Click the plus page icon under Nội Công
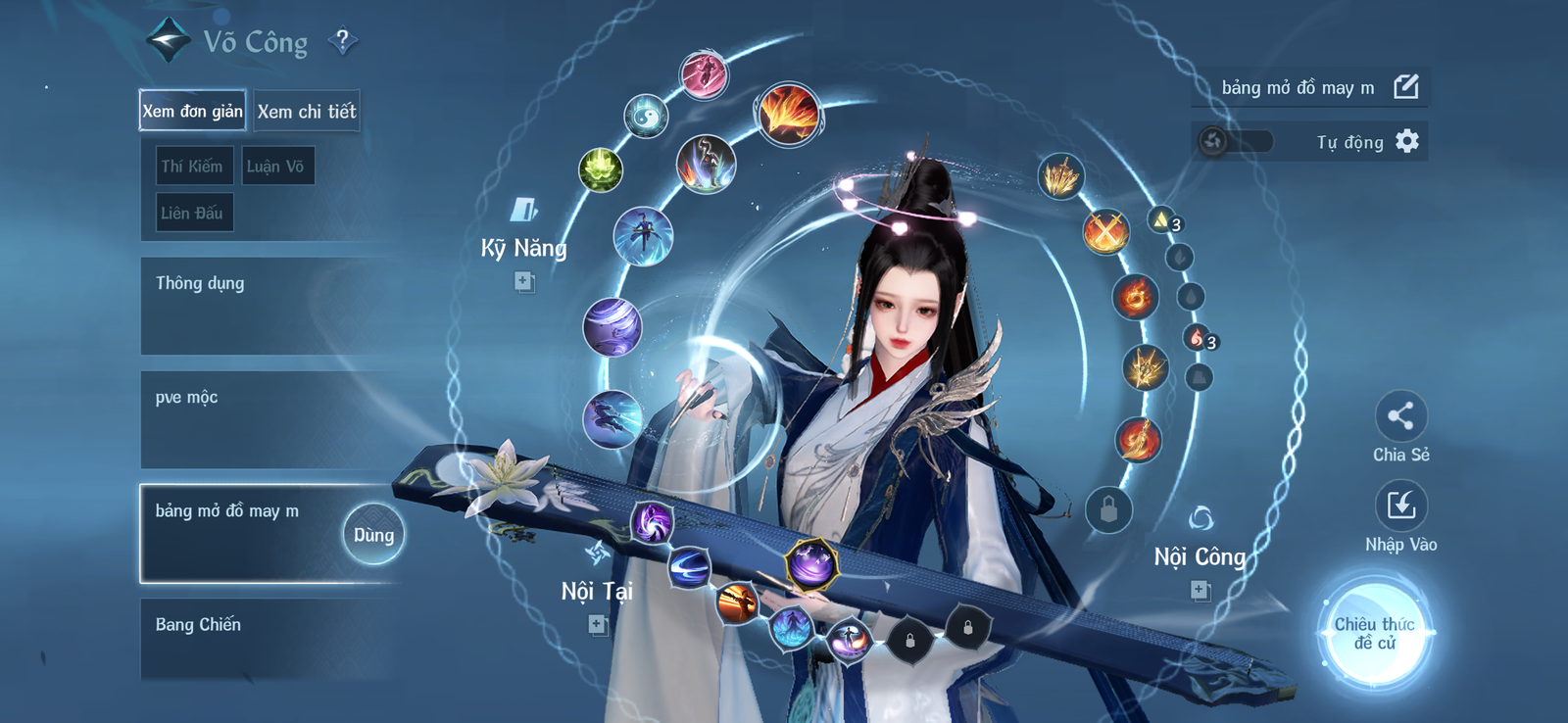1568x723 pixels. pyautogui.click(x=1199, y=590)
